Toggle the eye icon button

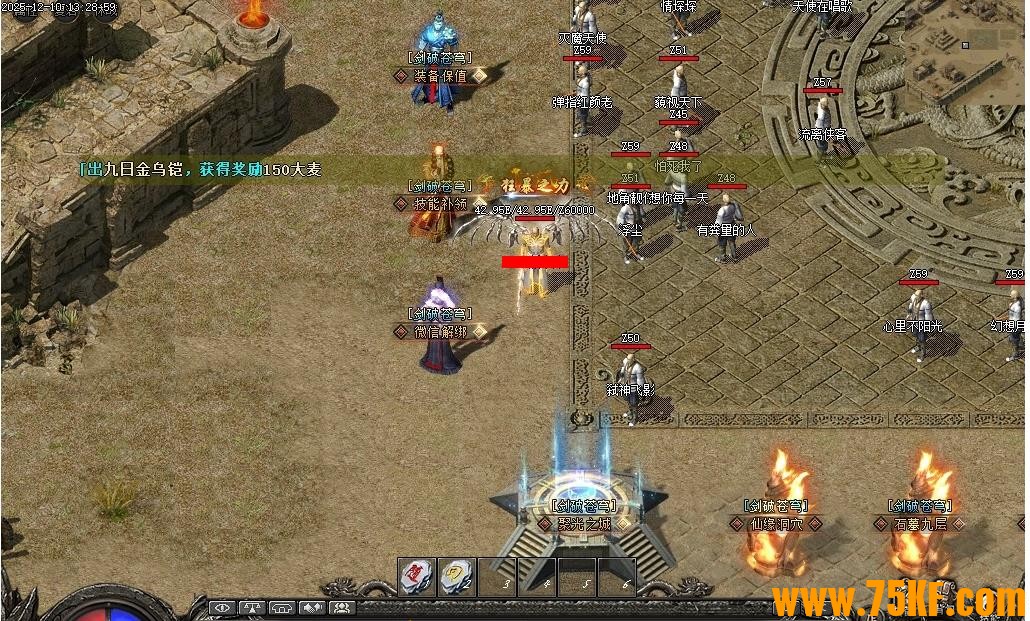coord(222,607)
